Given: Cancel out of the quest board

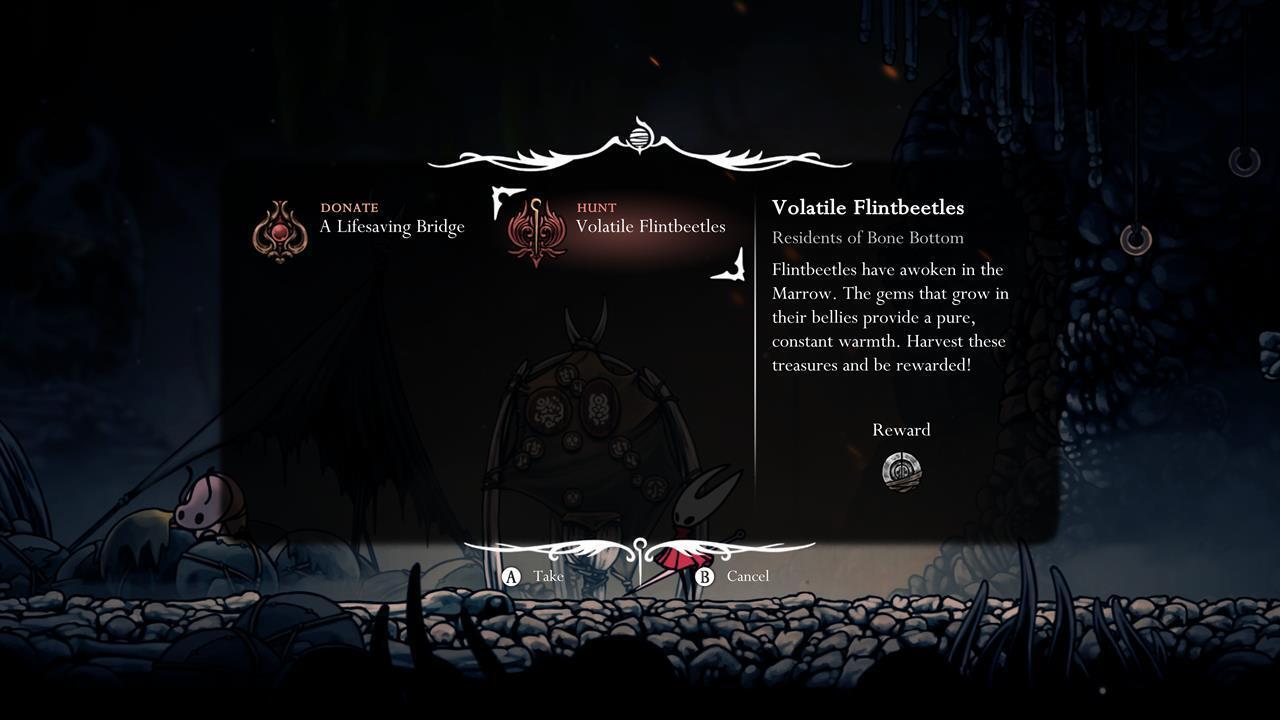Looking at the screenshot, I should 733,576.
